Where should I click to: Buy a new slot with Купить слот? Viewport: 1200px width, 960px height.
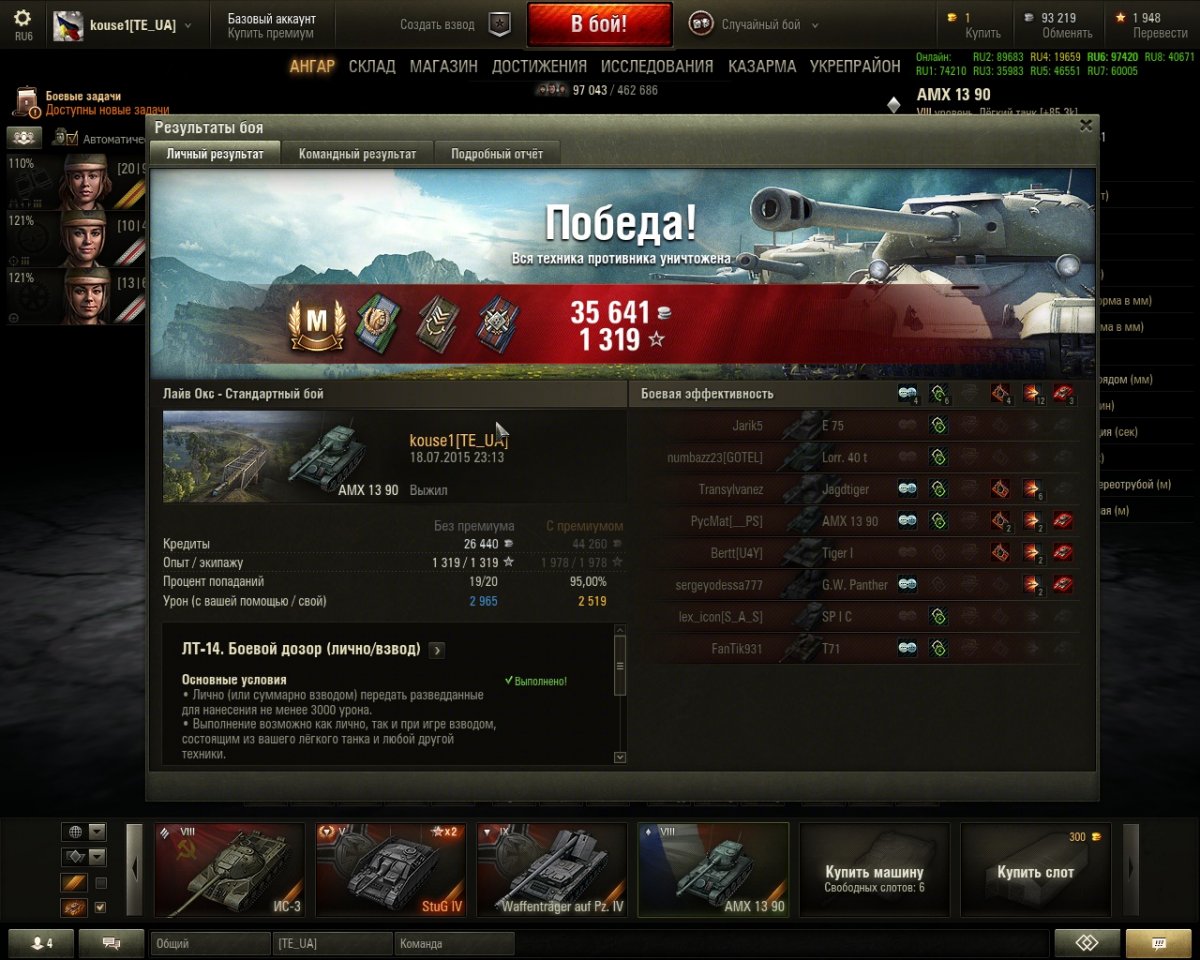(x=1035, y=870)
